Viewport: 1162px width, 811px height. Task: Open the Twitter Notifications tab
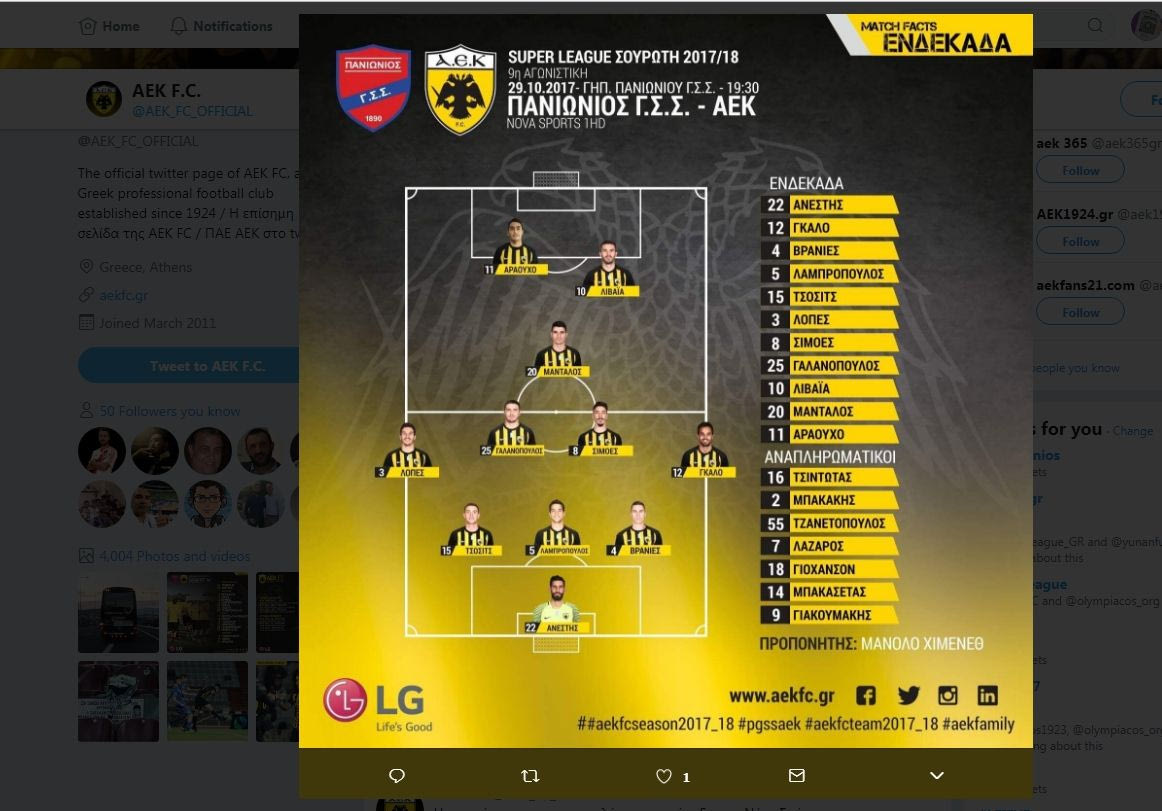(221, 26)
